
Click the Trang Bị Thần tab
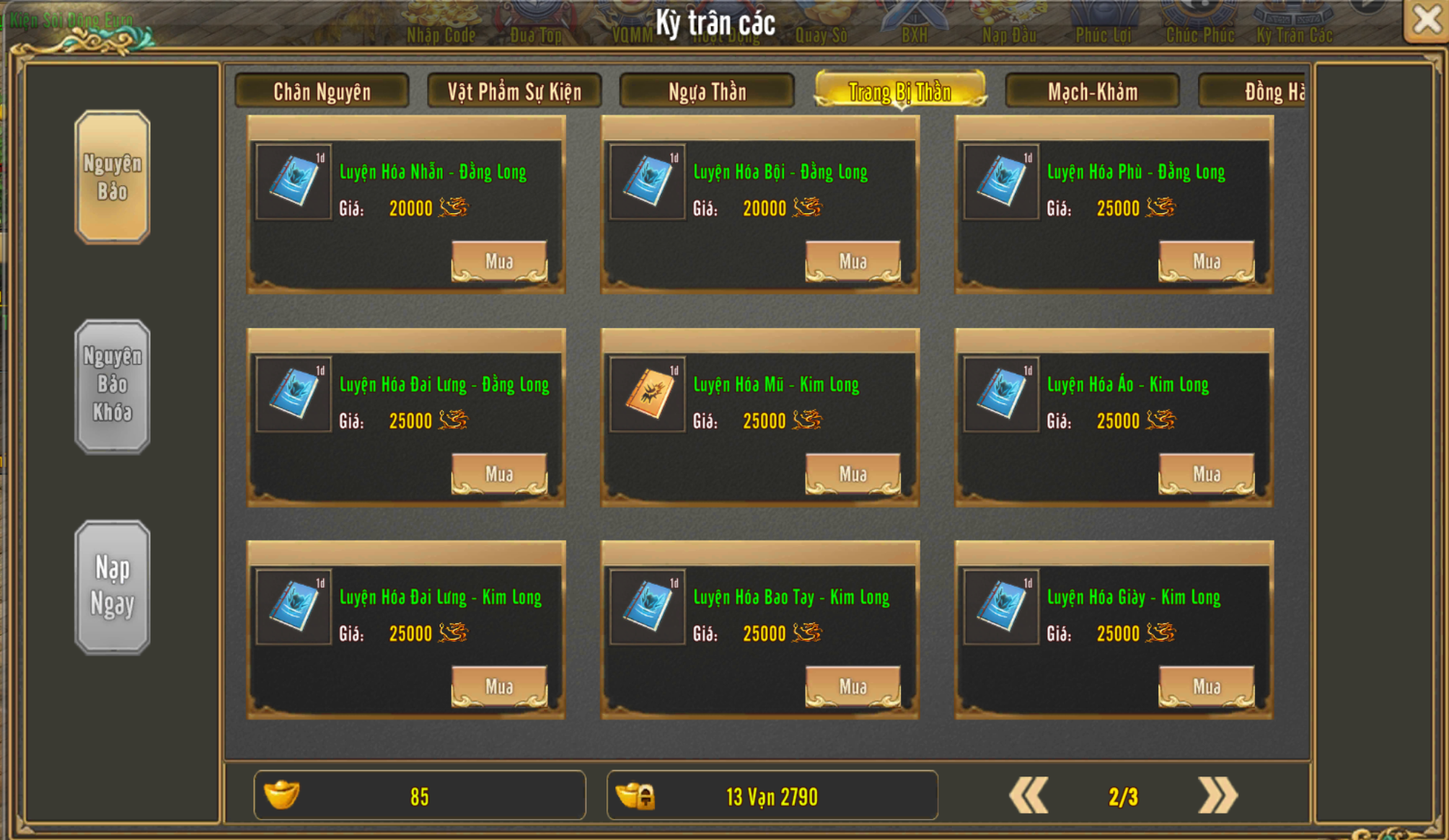coord(899,92)
